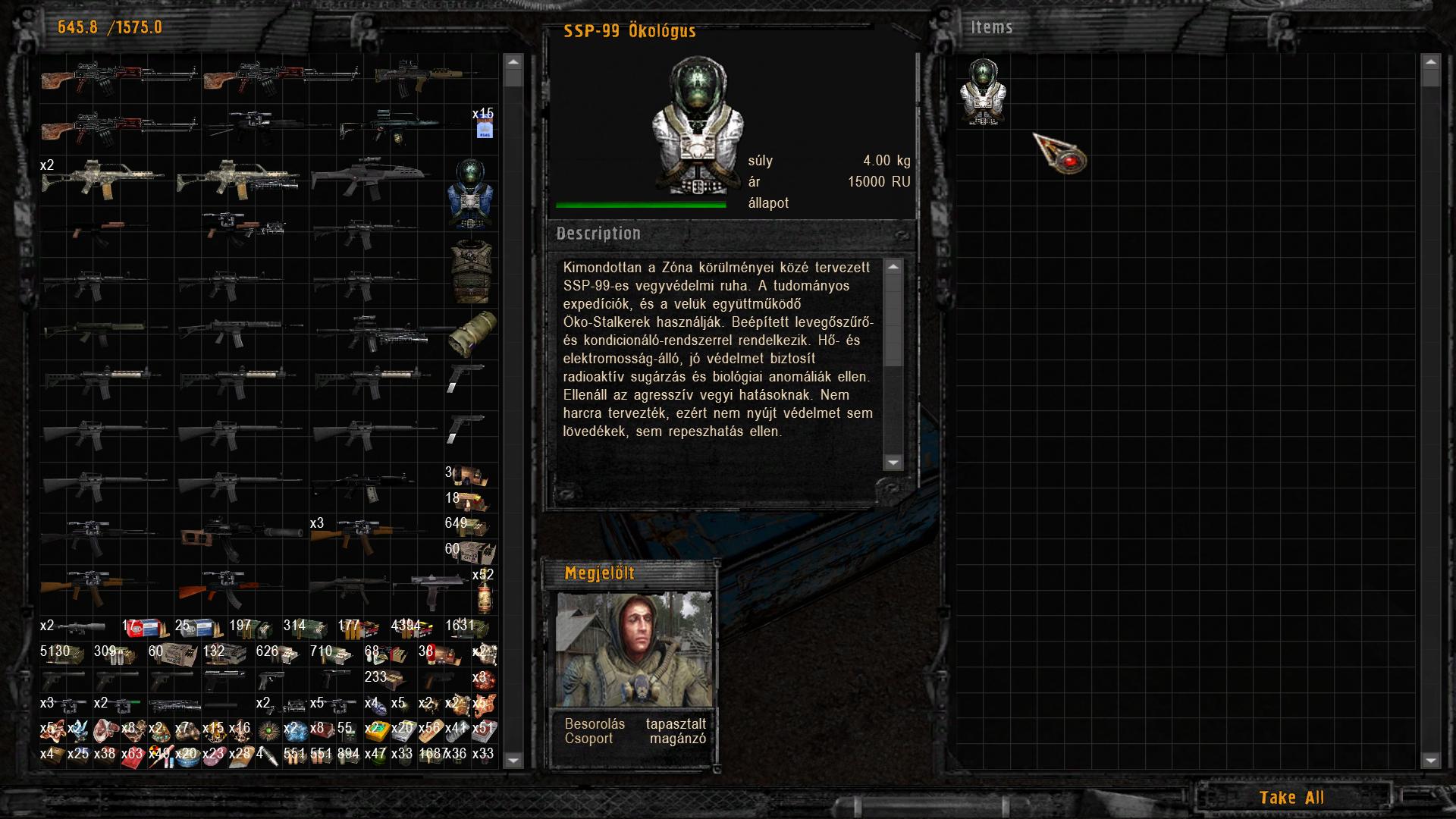Select the white SSP-99 suit in Items
This screenshot has width=1456, height=819.
(x=983, y=92)
